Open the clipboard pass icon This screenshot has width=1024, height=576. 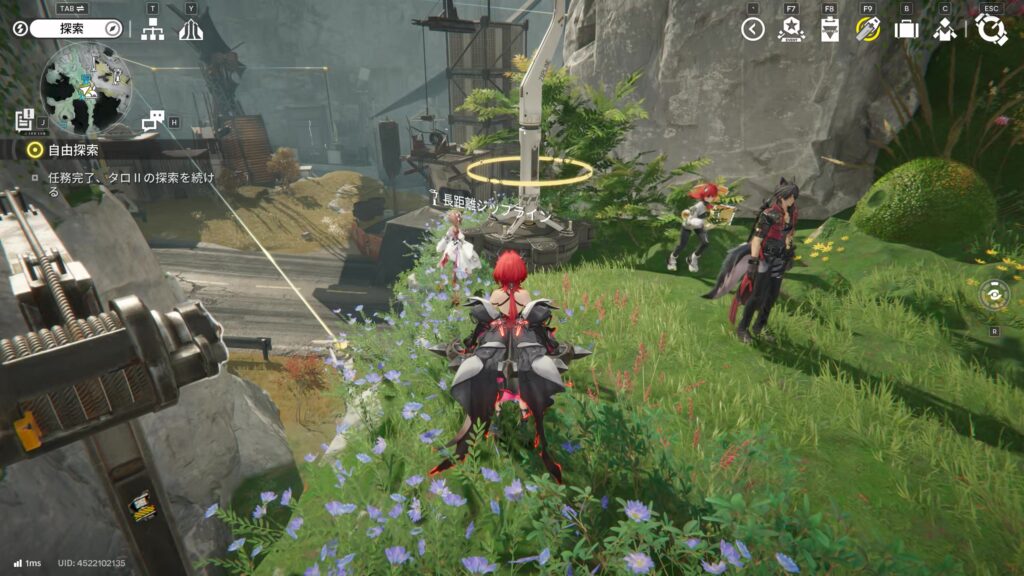(829, 29)
